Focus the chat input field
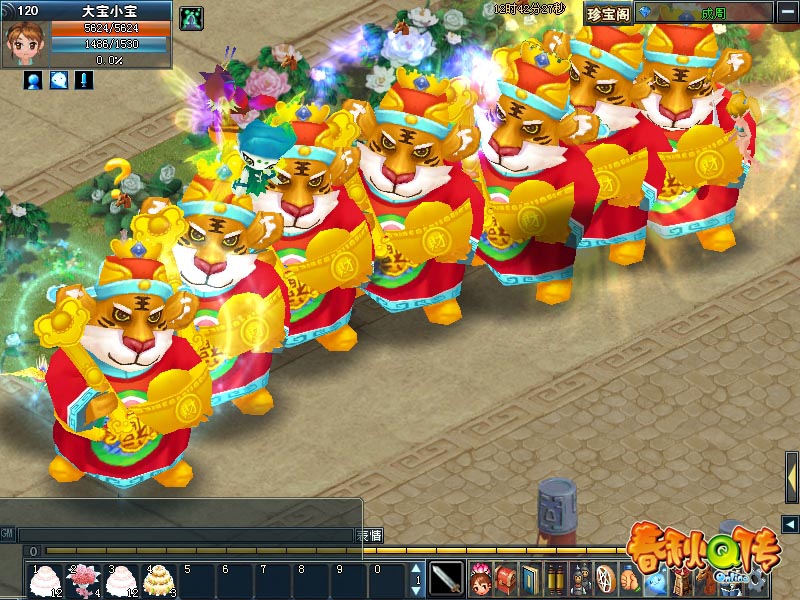Image resolution: width=800 pixels, height=600 pixels. point(186,535)
